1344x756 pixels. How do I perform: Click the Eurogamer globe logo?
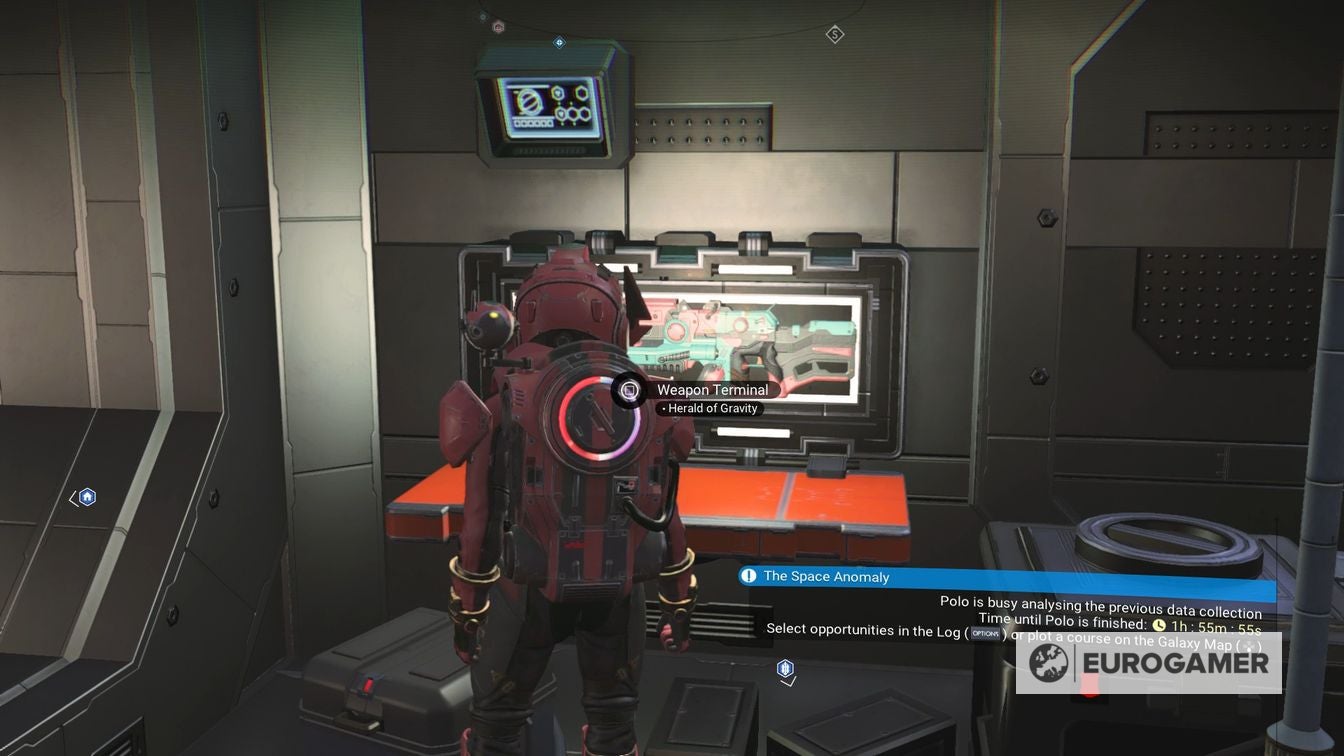[x=1048, y=664]
